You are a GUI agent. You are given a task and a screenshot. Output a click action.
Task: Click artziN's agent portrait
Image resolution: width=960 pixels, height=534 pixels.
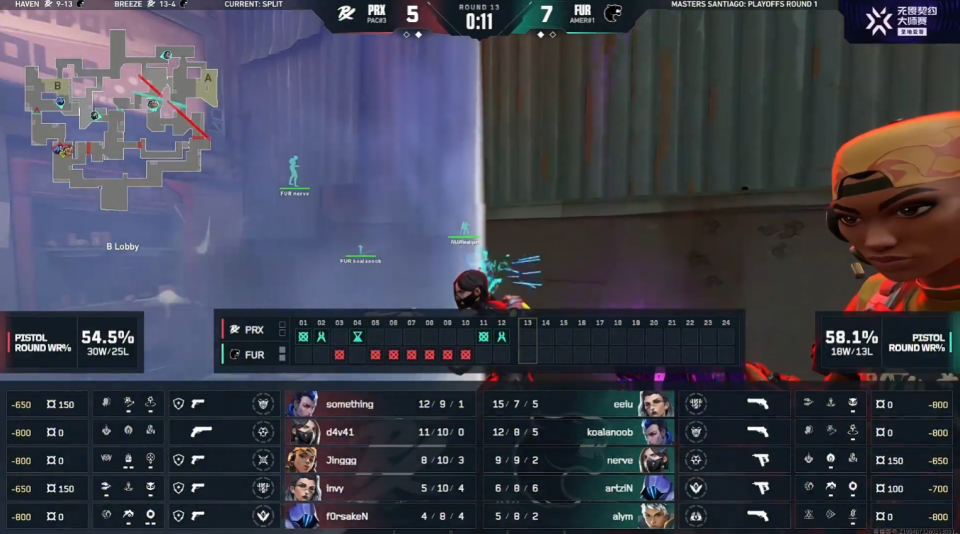[659, 488]
